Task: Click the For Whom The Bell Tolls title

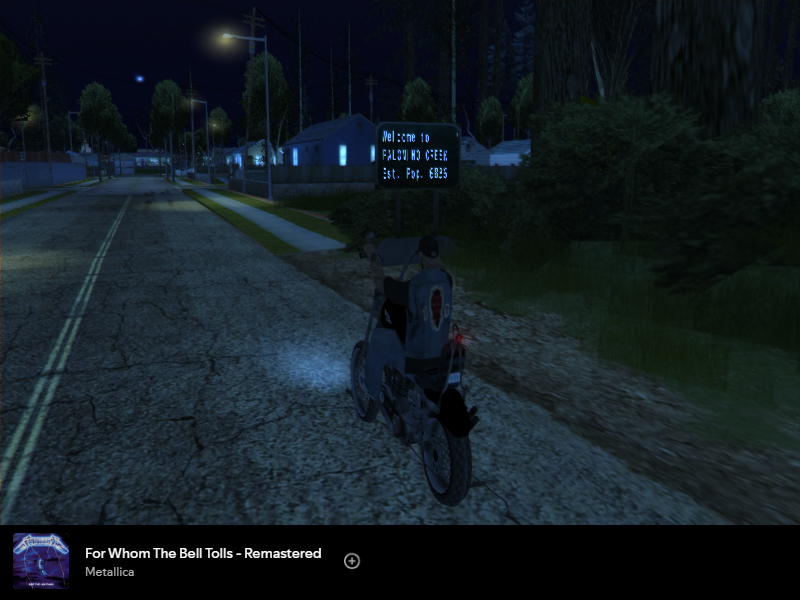Action: coord(203,553)
